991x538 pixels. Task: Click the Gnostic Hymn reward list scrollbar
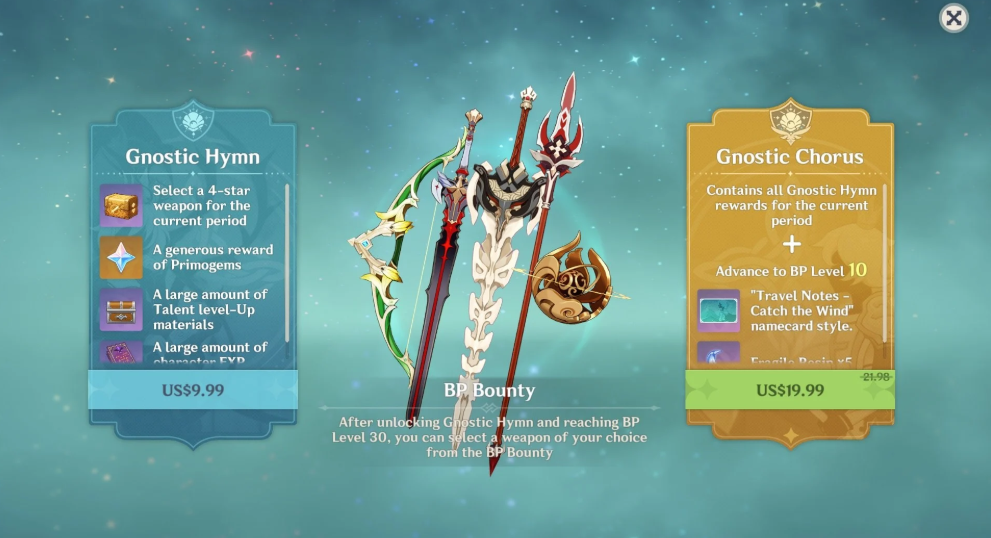click(288, 260)
